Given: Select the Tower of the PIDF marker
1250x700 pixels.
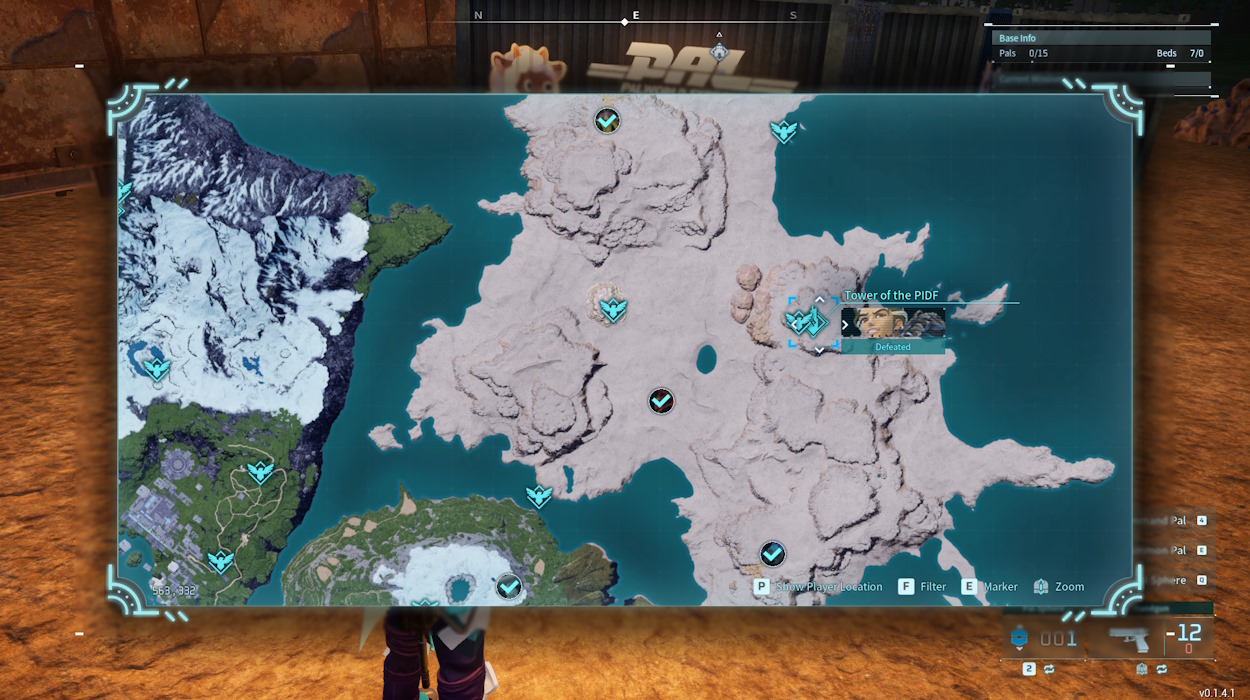Looking at the screenshot, I should point(808,321).
